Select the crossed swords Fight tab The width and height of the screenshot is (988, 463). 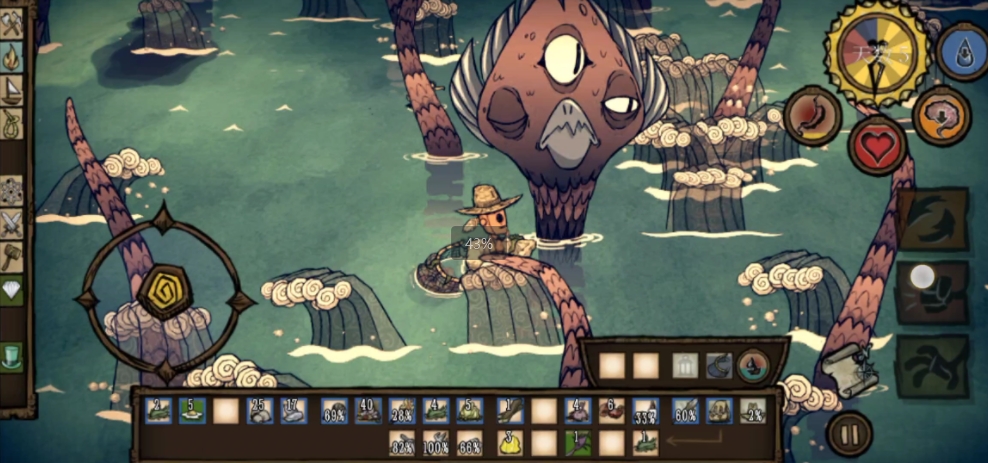[12, 222]
